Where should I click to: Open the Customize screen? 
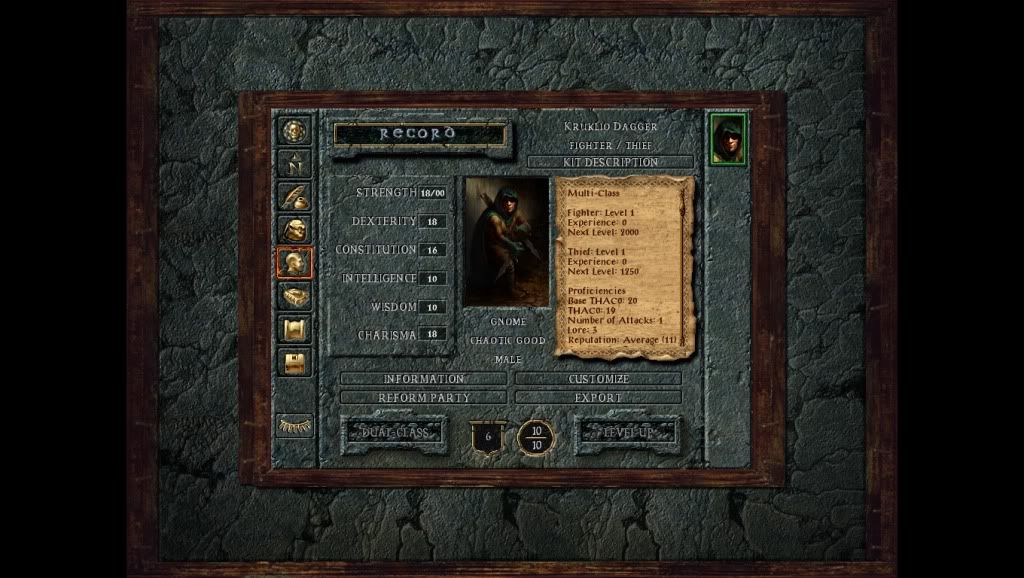coord(598,379)
